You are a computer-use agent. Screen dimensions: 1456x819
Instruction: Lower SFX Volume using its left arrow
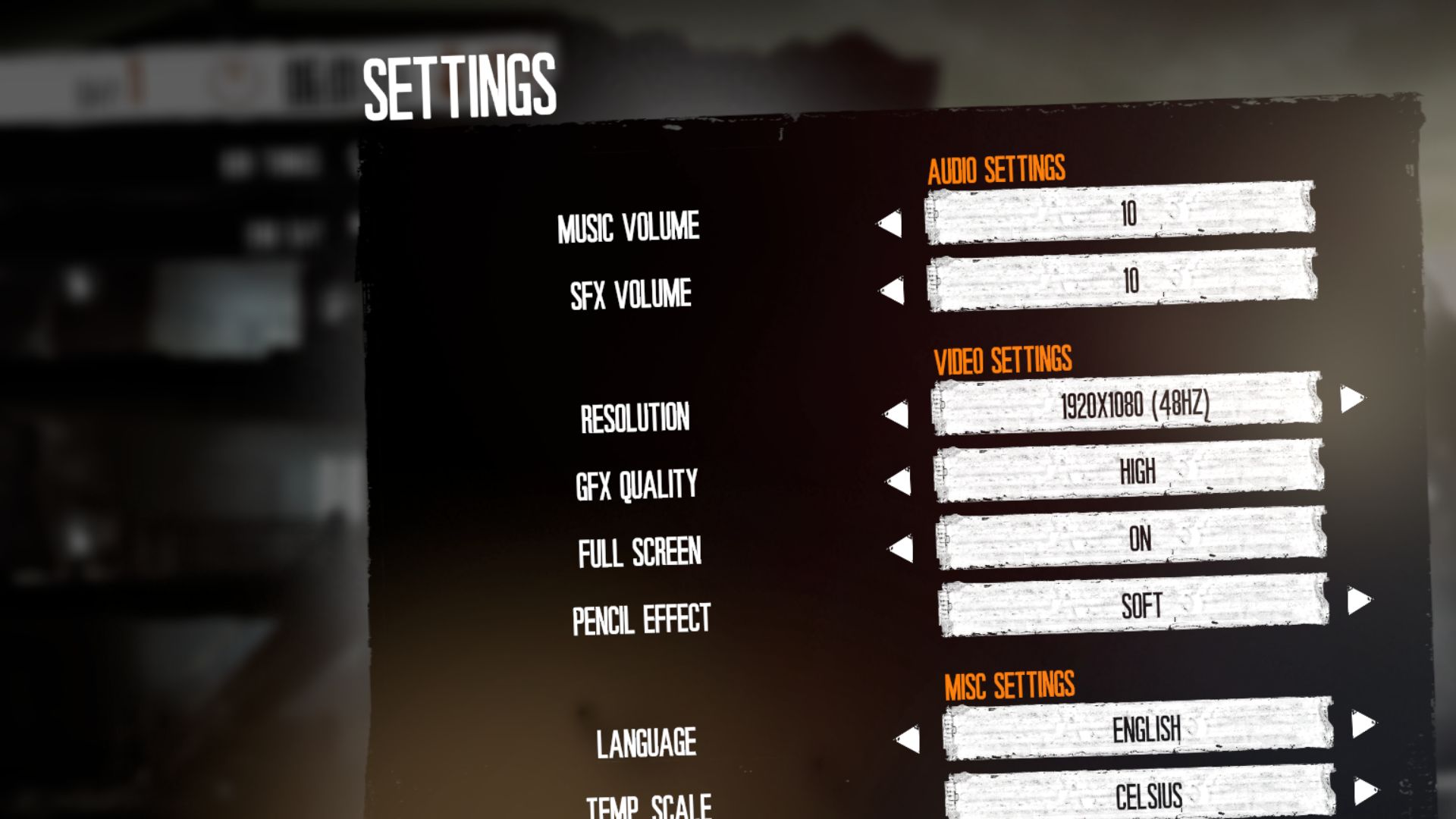(x=891, y=289)
